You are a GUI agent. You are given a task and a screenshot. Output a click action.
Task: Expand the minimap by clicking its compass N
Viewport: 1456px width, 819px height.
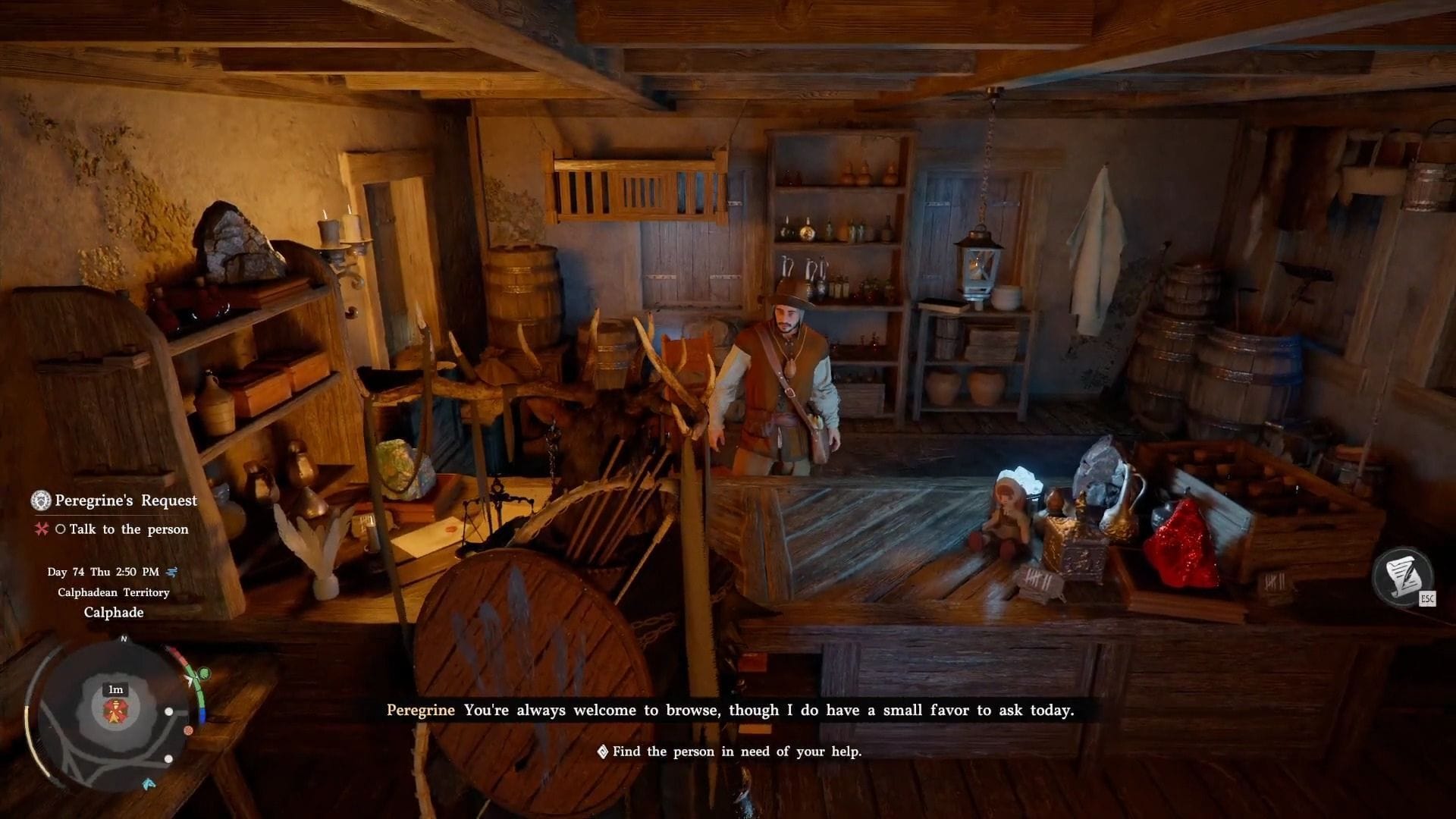point(124,639)
